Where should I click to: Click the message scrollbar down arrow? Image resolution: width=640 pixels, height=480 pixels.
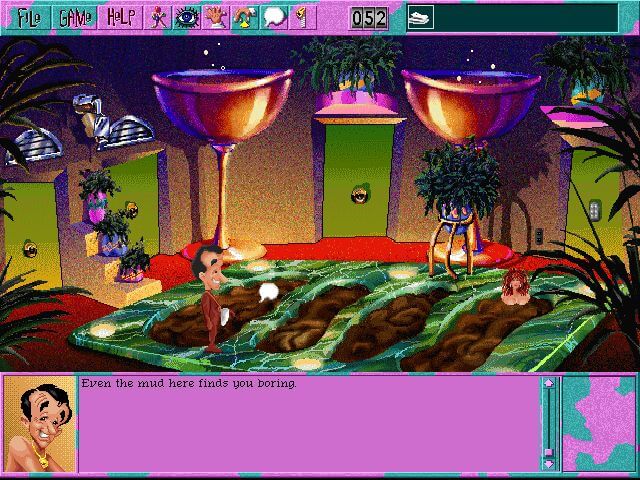point(548,463)
